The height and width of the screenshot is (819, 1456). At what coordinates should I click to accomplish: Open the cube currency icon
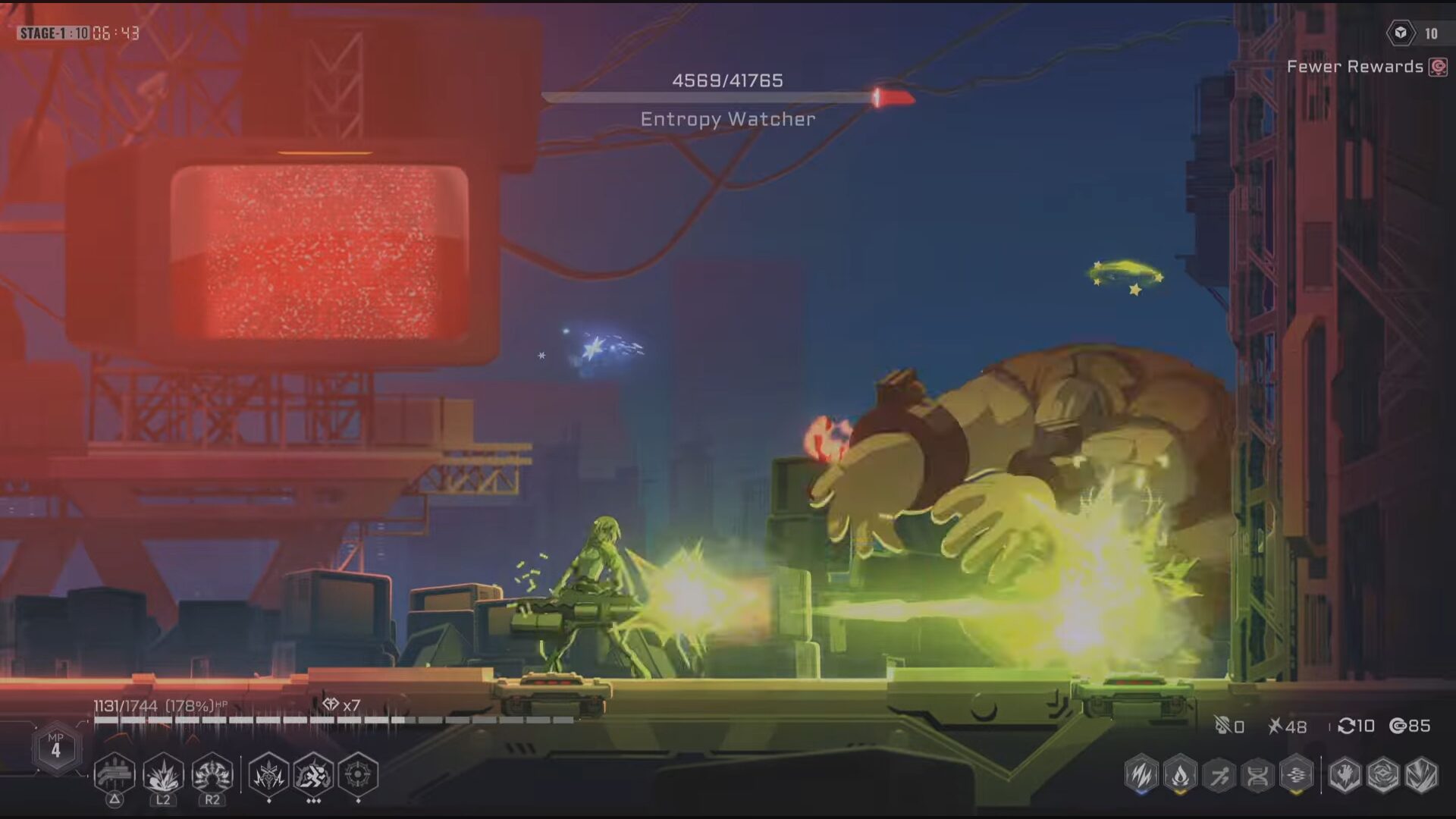pyautogui.click(x=1401, y=33)
